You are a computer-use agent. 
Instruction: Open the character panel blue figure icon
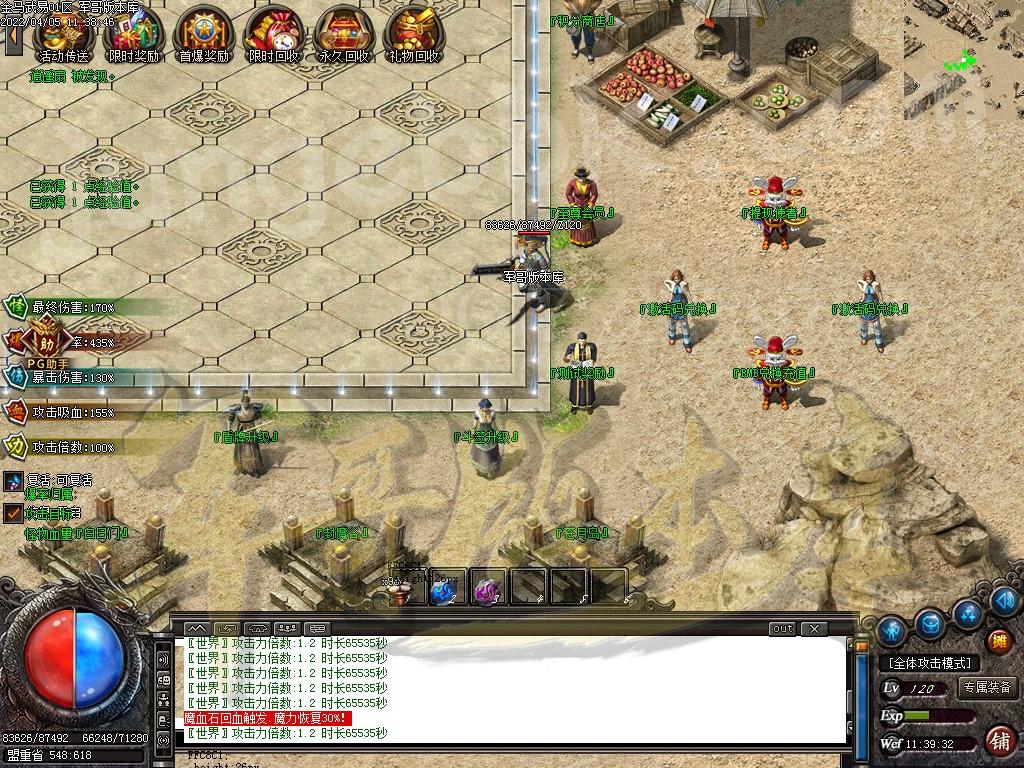[x=891, y=631]
